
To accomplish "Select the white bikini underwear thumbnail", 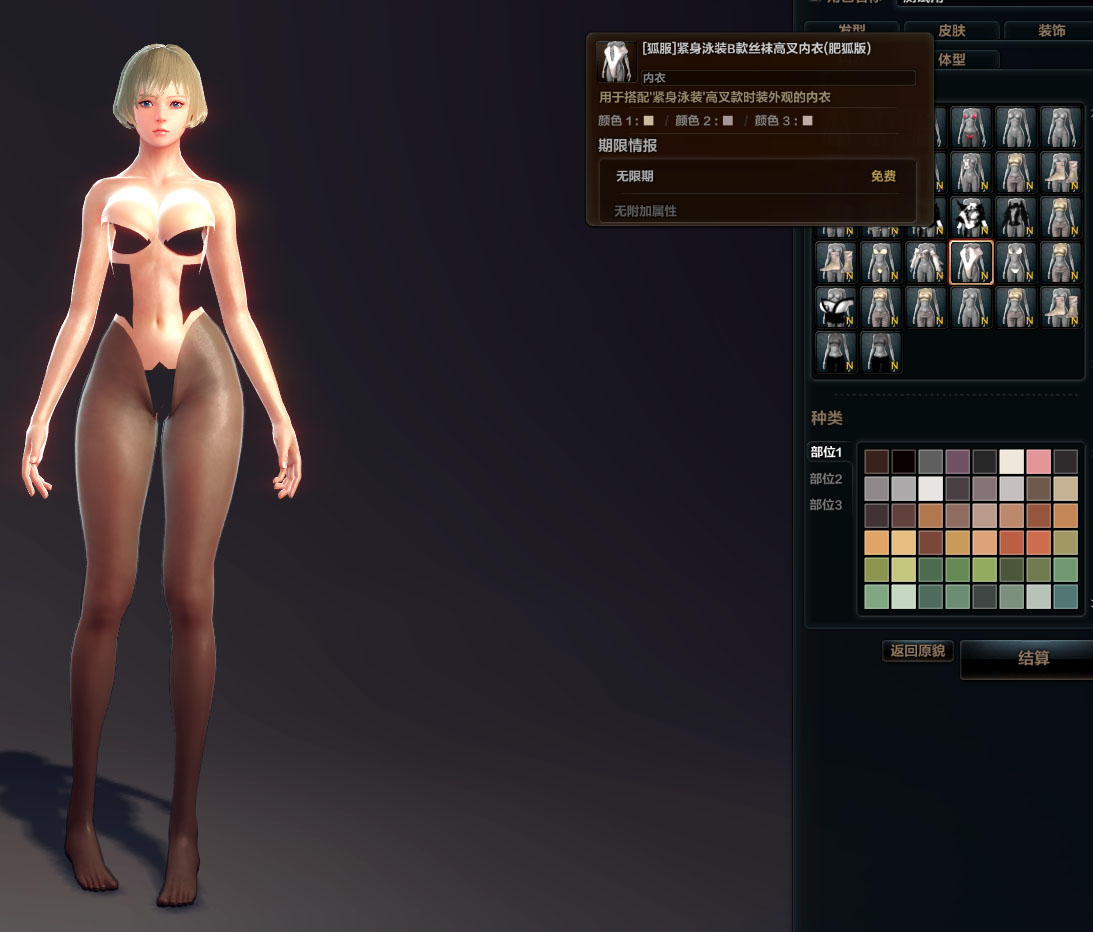I will pos(1016,263).
